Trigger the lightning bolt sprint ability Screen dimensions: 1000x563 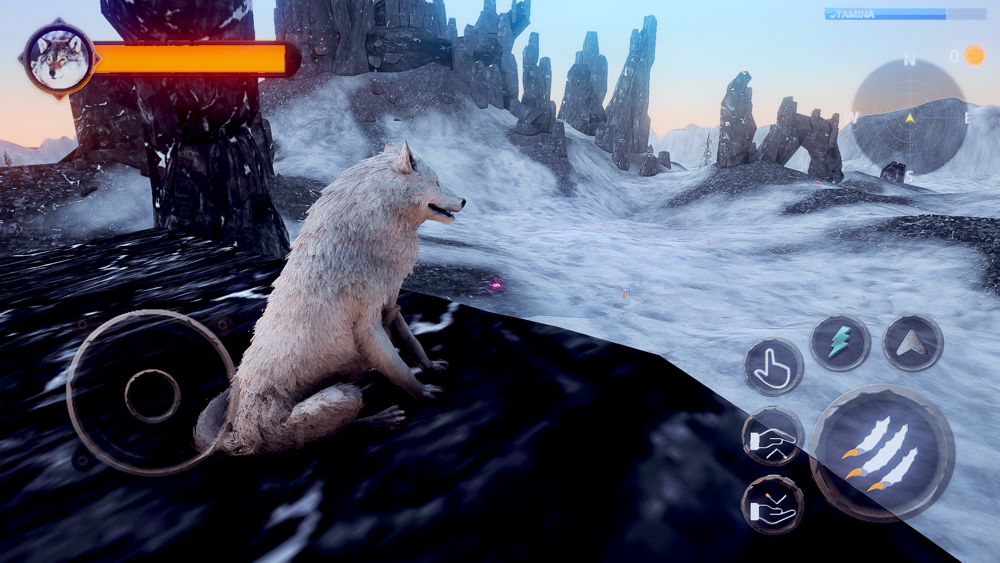pyautogui.click(x=839, y=342)
